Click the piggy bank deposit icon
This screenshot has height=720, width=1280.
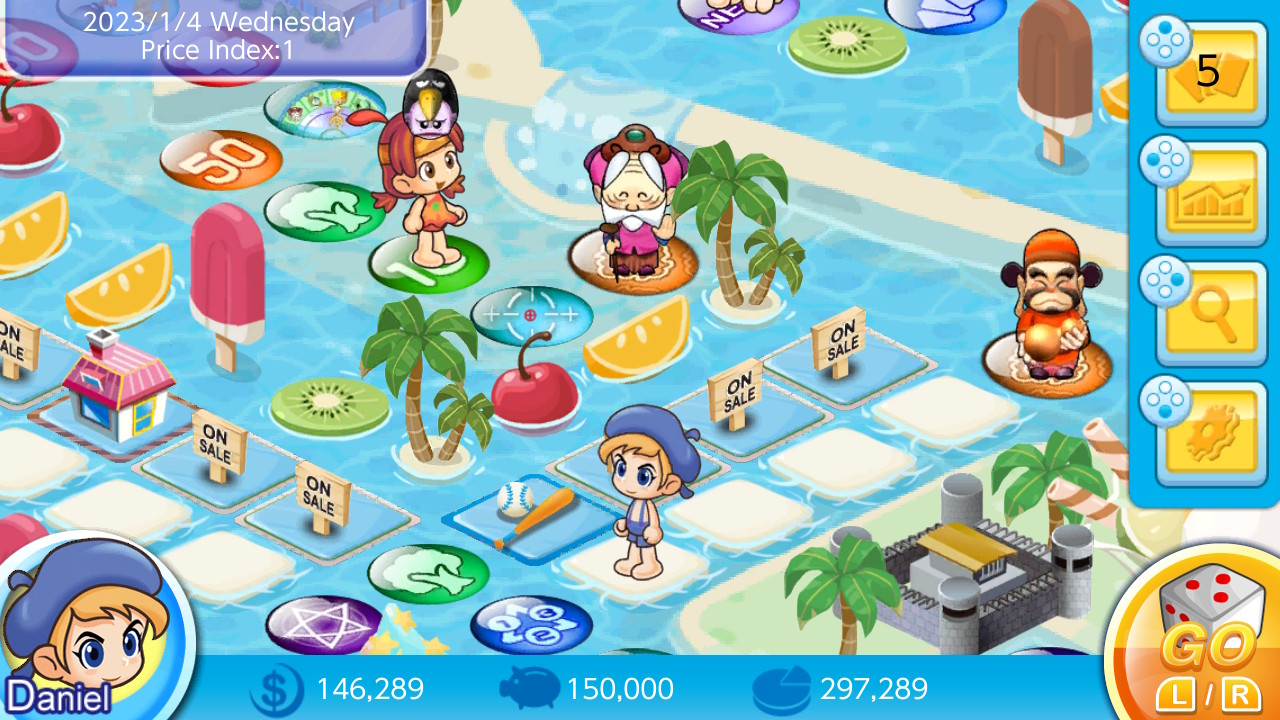click(530, 689)
